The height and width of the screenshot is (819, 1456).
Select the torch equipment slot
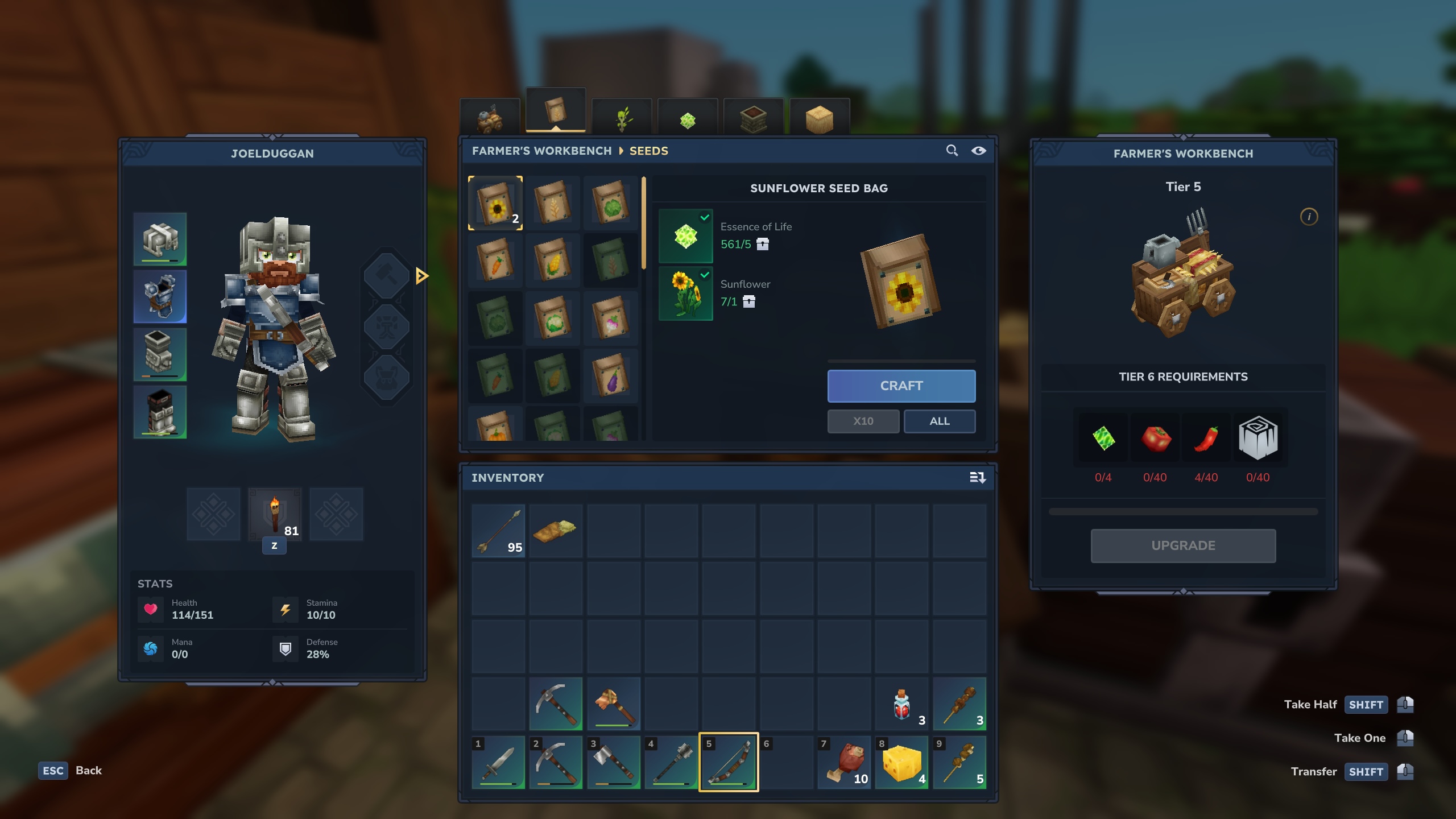(x=275, y=514)
